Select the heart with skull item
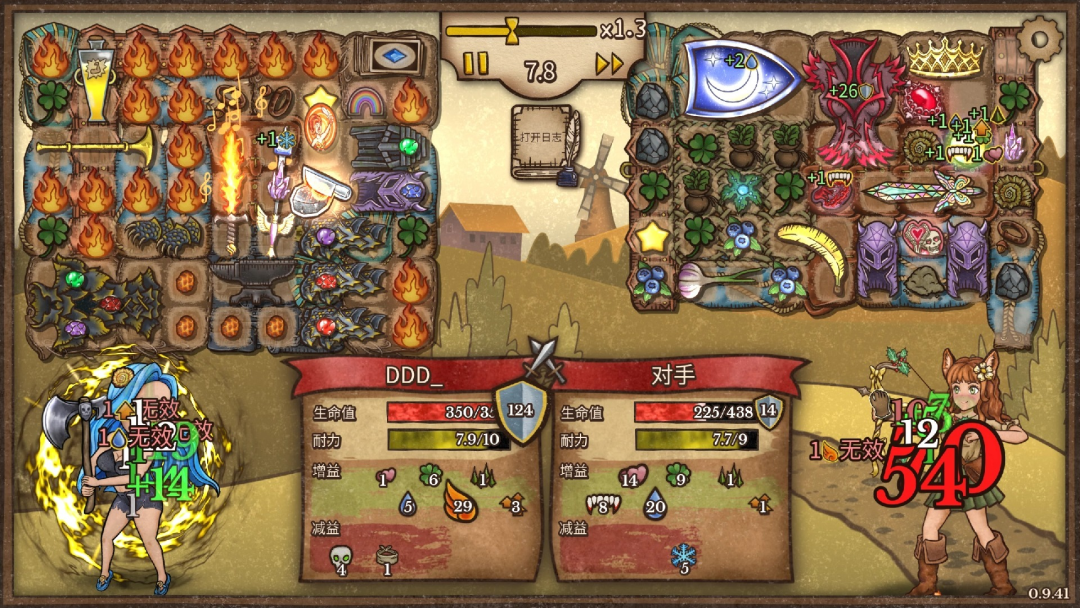1080x608 pixels. click(921, 241)
